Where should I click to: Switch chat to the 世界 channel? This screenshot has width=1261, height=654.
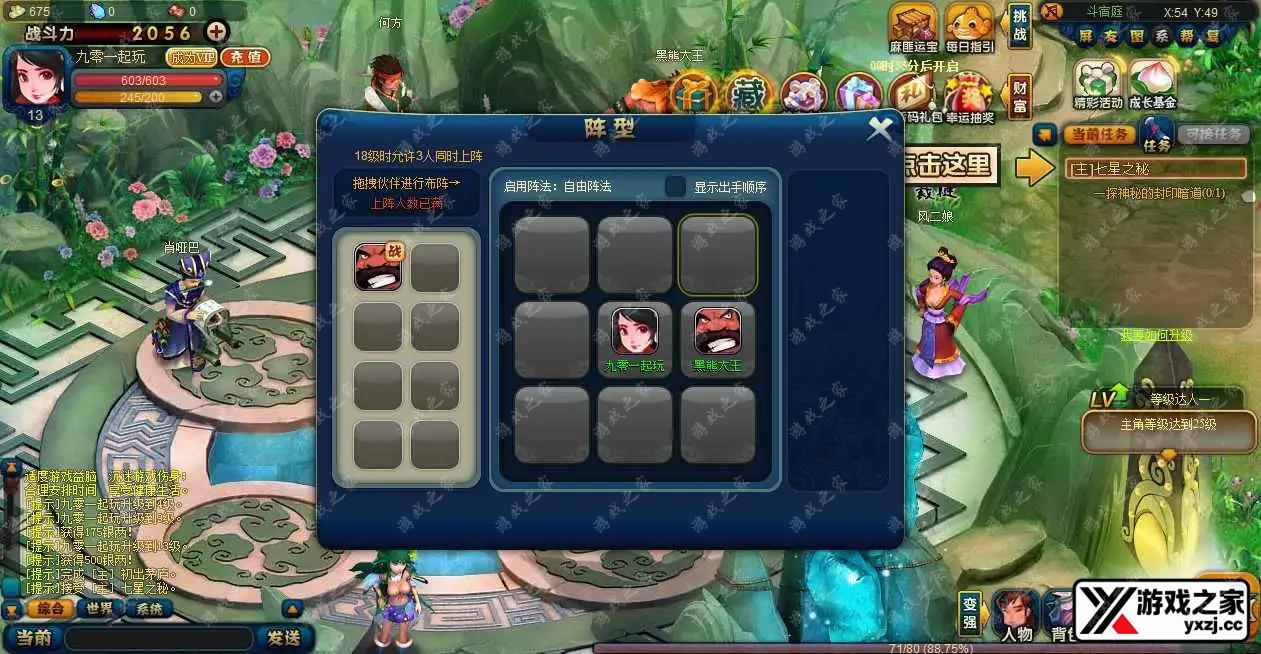[x=99, y=609]
